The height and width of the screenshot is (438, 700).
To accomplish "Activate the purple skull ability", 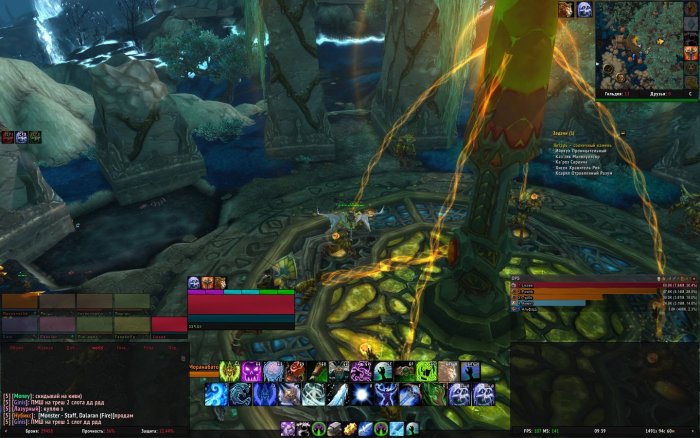I will coord(252,372).
